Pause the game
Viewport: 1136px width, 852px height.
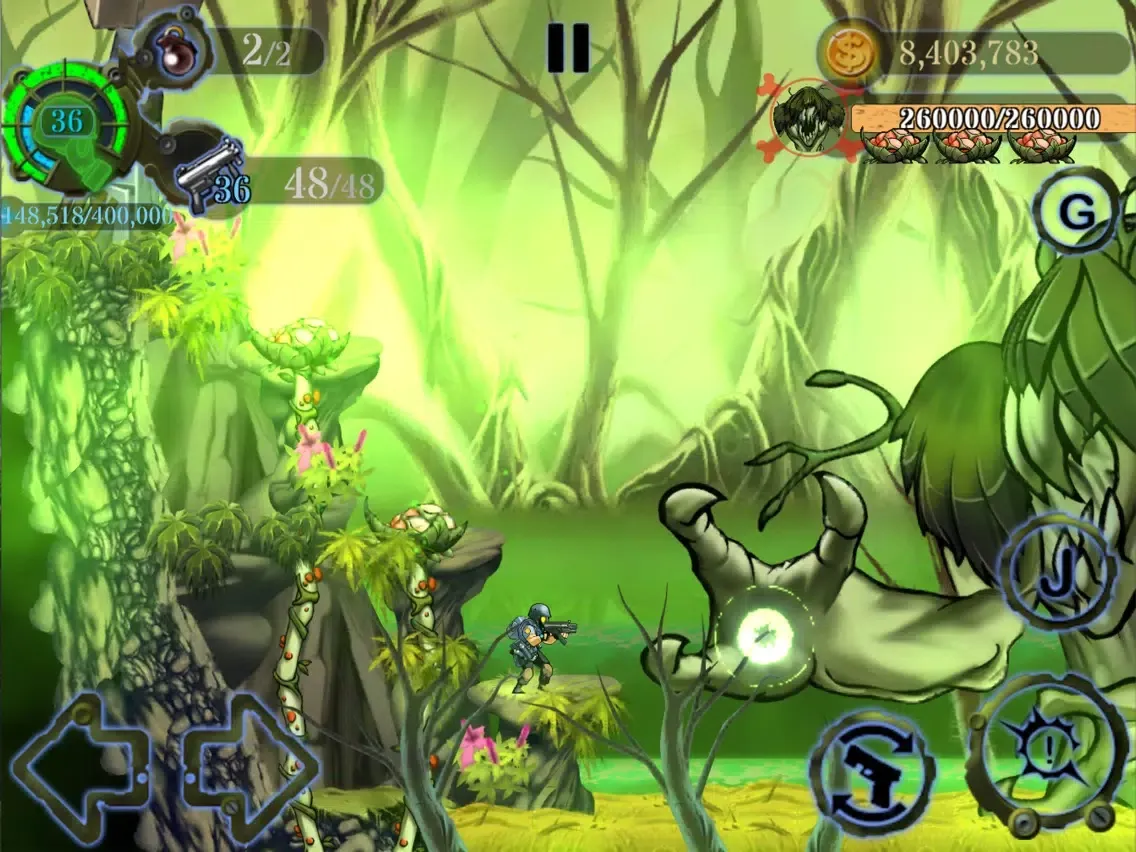567,48
